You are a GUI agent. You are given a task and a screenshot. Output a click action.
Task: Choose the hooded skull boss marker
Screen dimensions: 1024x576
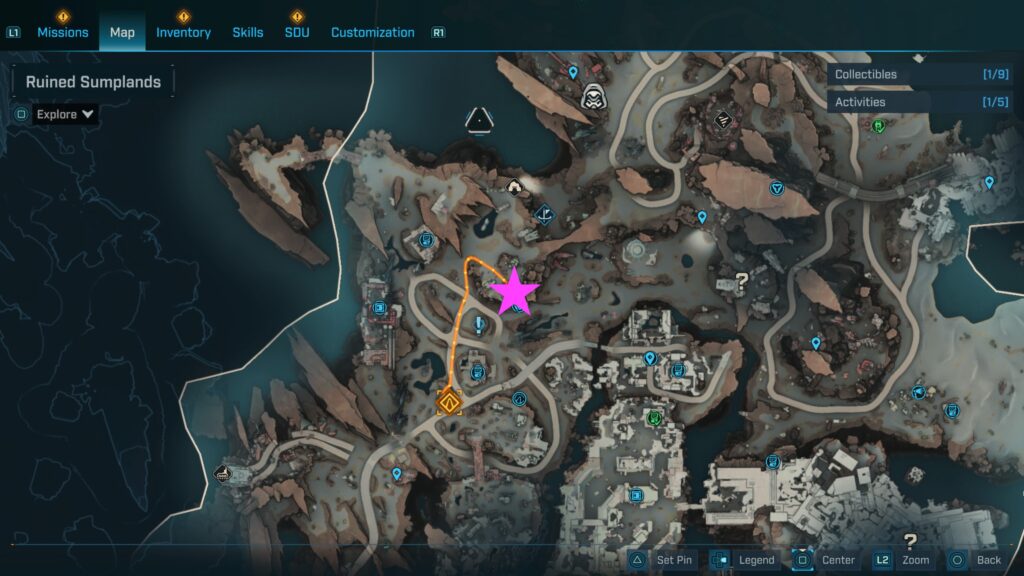pyautogui.click(x=592, y=96)
